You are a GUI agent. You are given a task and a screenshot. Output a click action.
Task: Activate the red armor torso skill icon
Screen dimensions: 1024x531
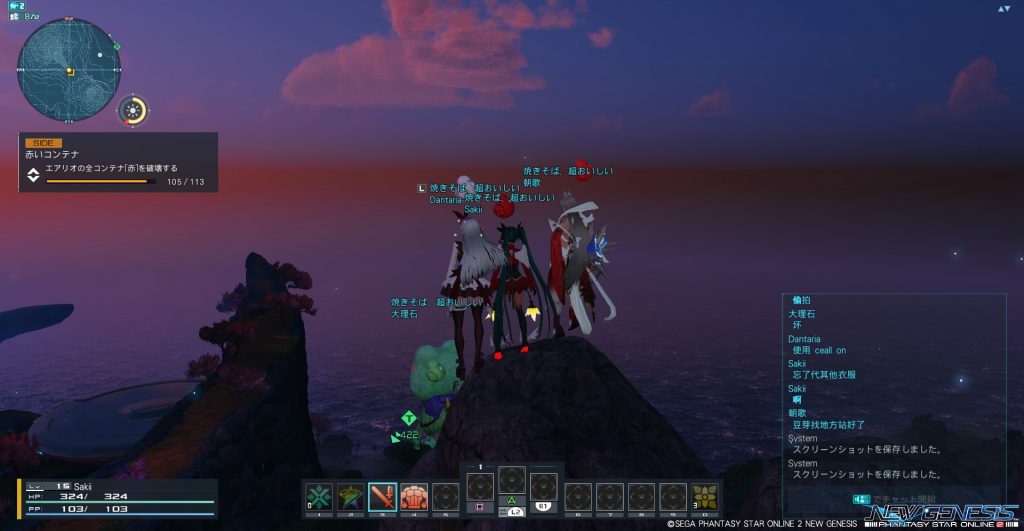(x=414, y=497)
